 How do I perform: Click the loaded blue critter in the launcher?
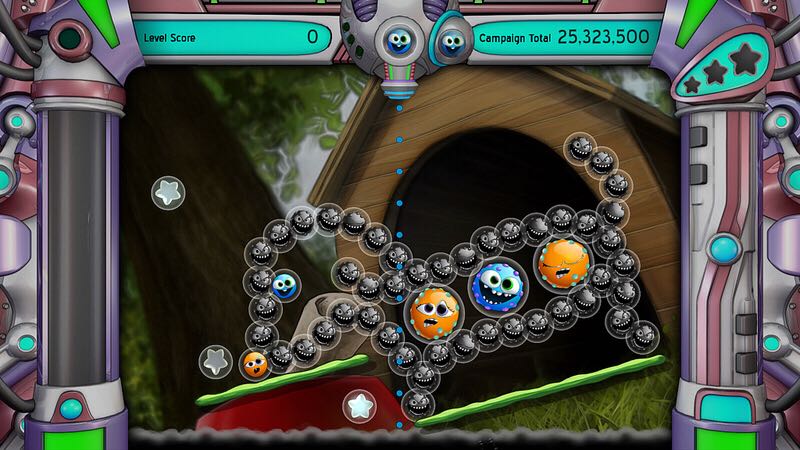398,41
